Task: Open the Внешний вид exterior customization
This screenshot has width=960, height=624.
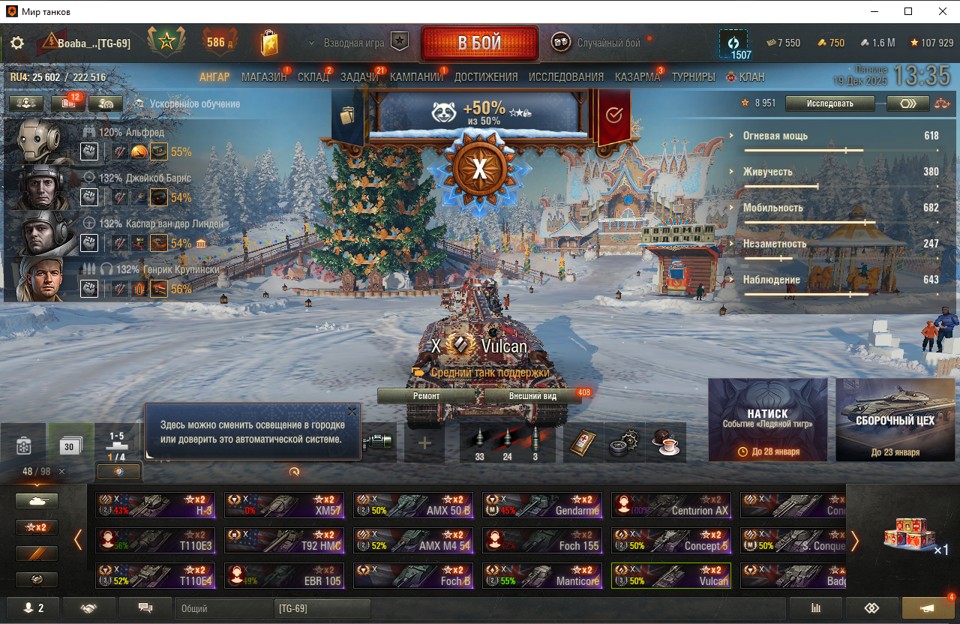Action: click(532, 395)
